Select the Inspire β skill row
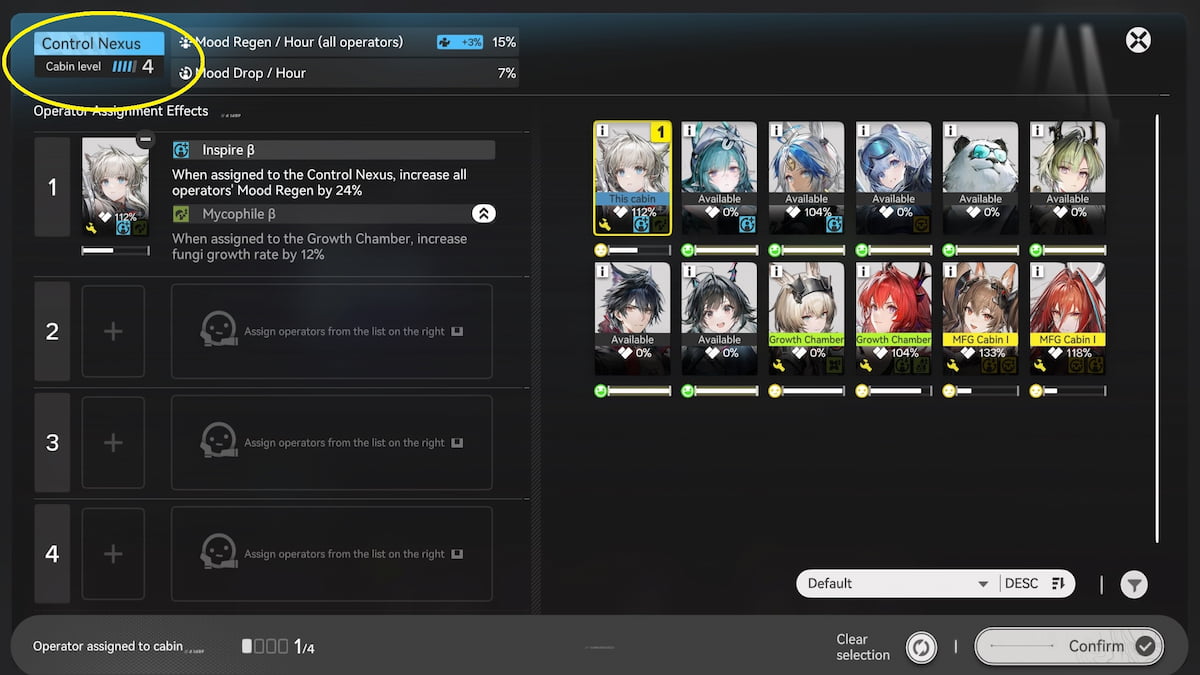 (x=333, y=150)
